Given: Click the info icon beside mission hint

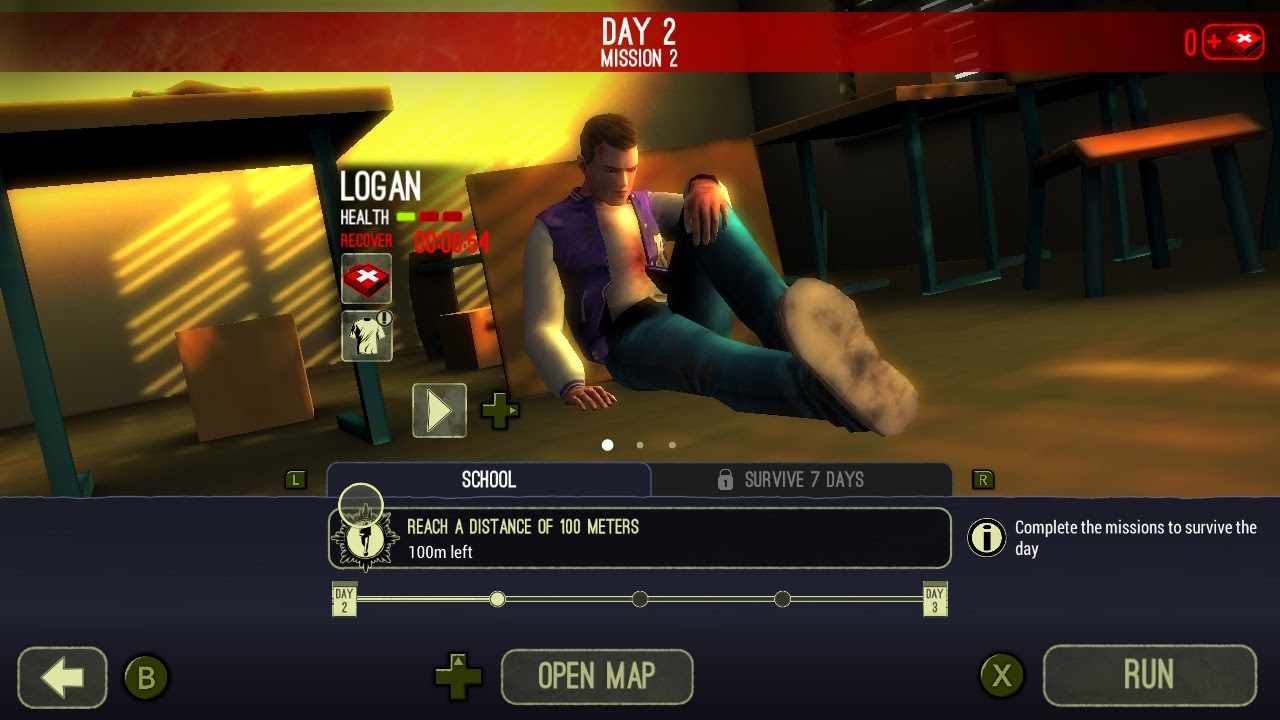Looking at the screenshot, I should 986,538.
